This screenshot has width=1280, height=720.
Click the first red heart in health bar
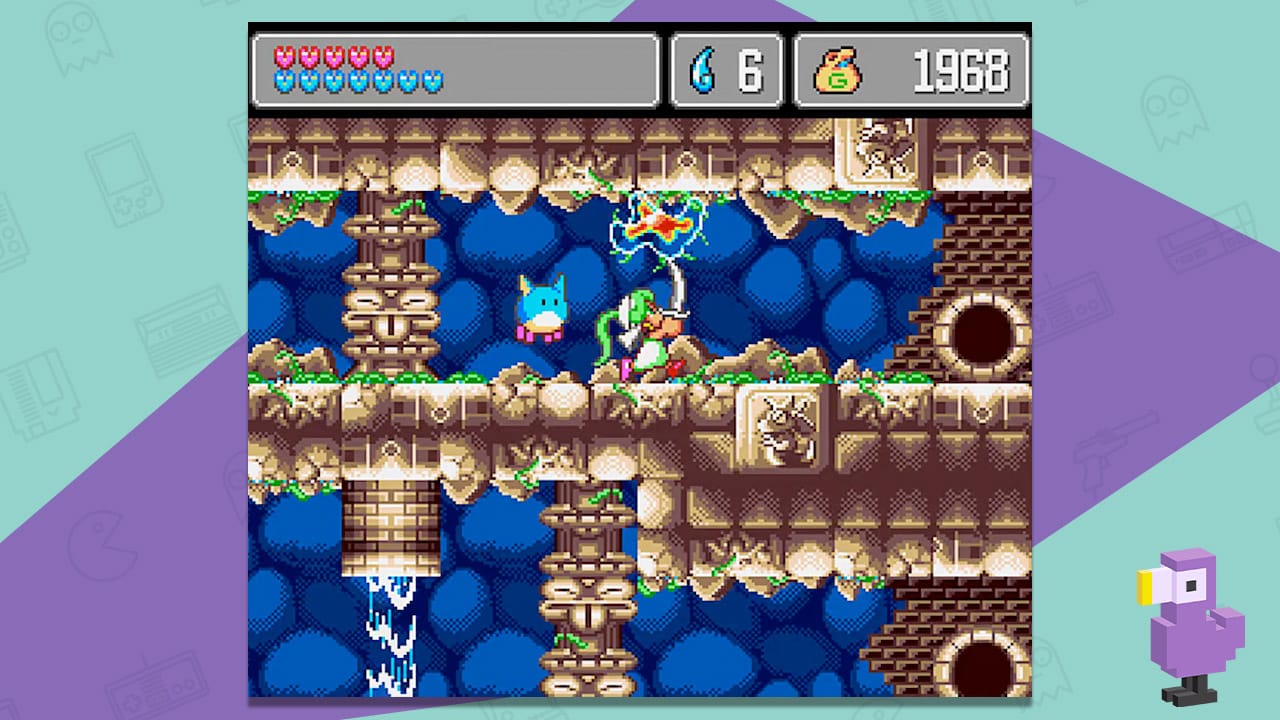point(283,58)
